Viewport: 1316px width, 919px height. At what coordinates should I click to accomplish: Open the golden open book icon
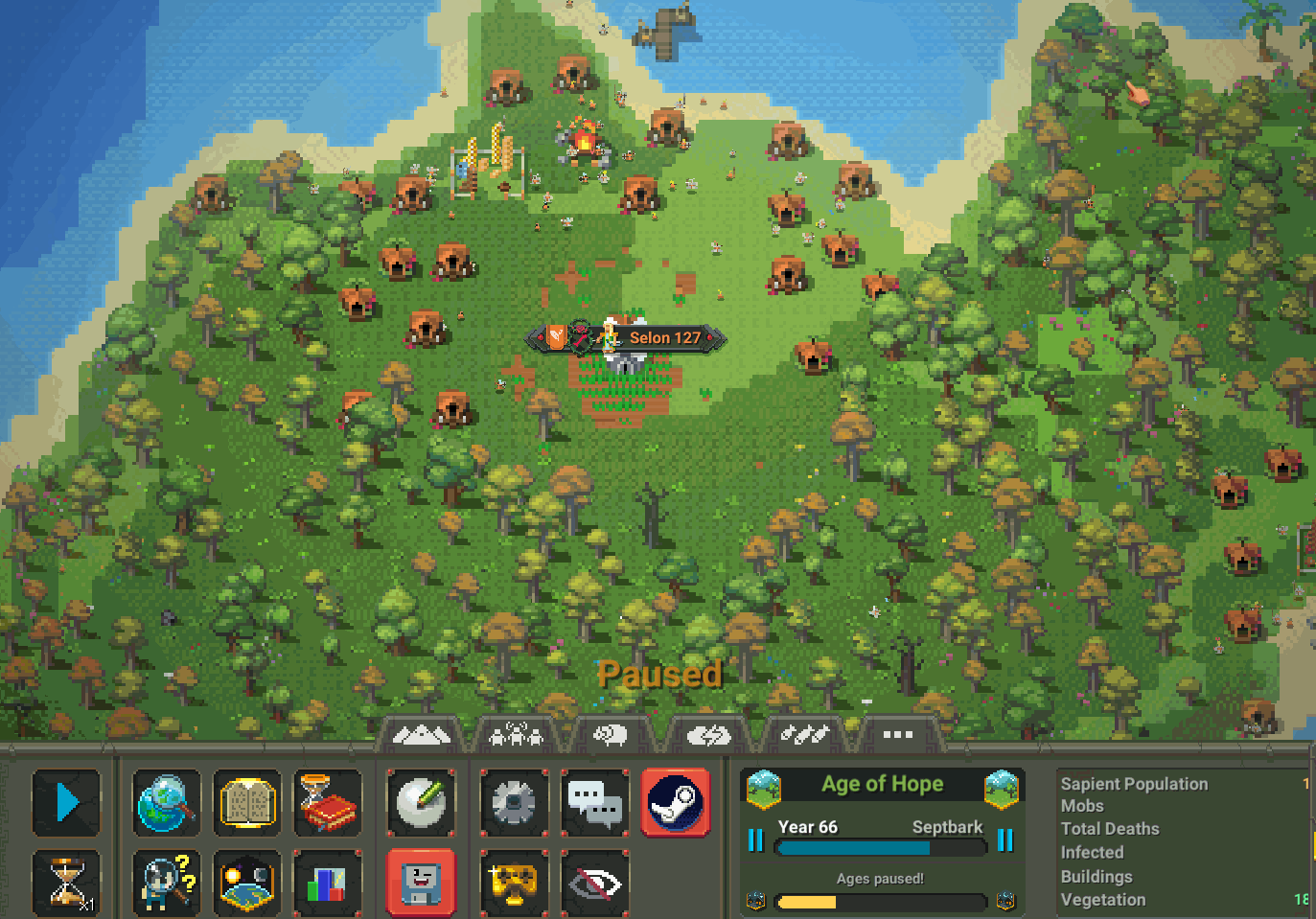(247, 802)
